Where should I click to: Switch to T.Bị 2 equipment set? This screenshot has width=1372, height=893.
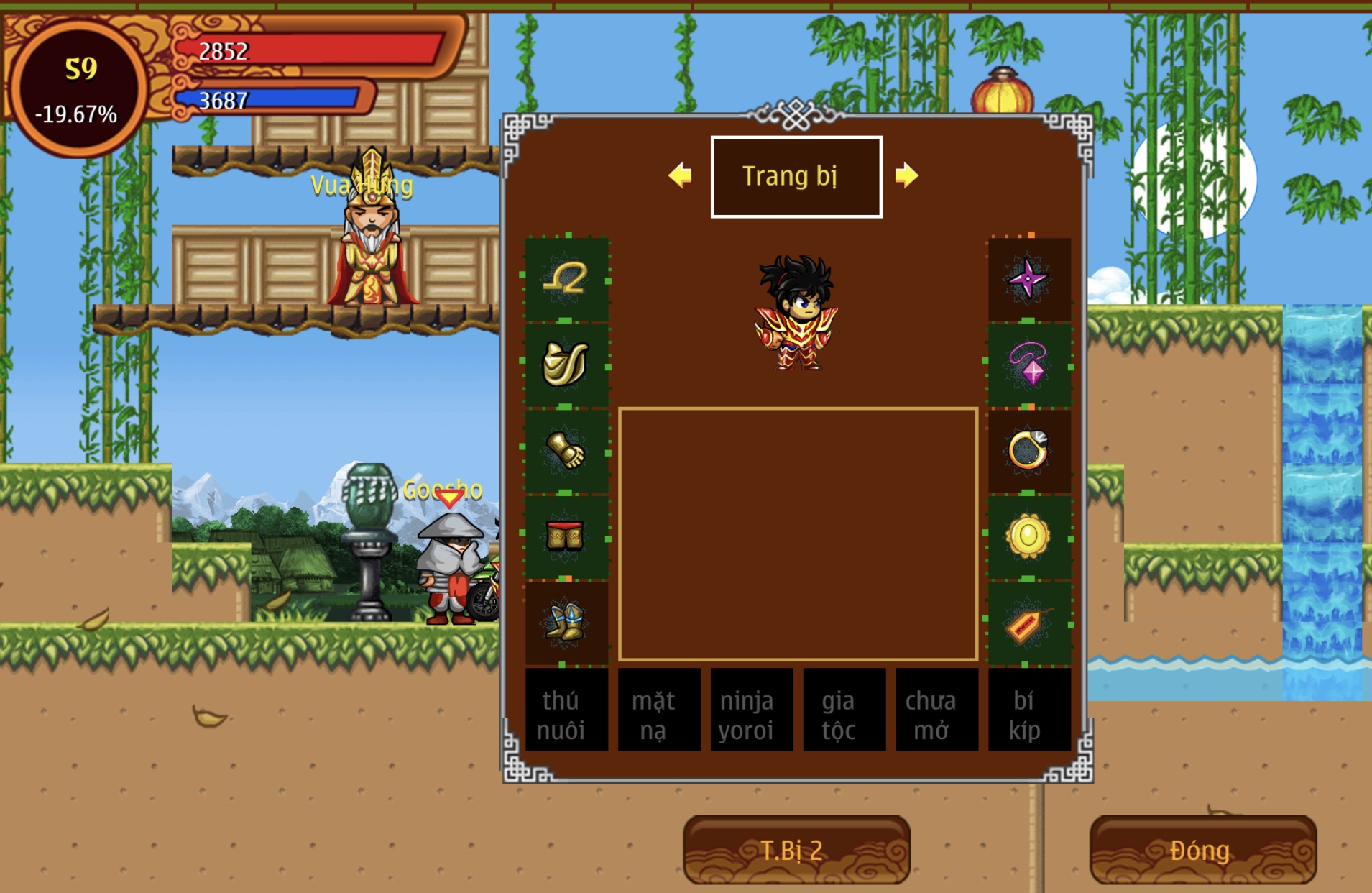pos(796,850)
